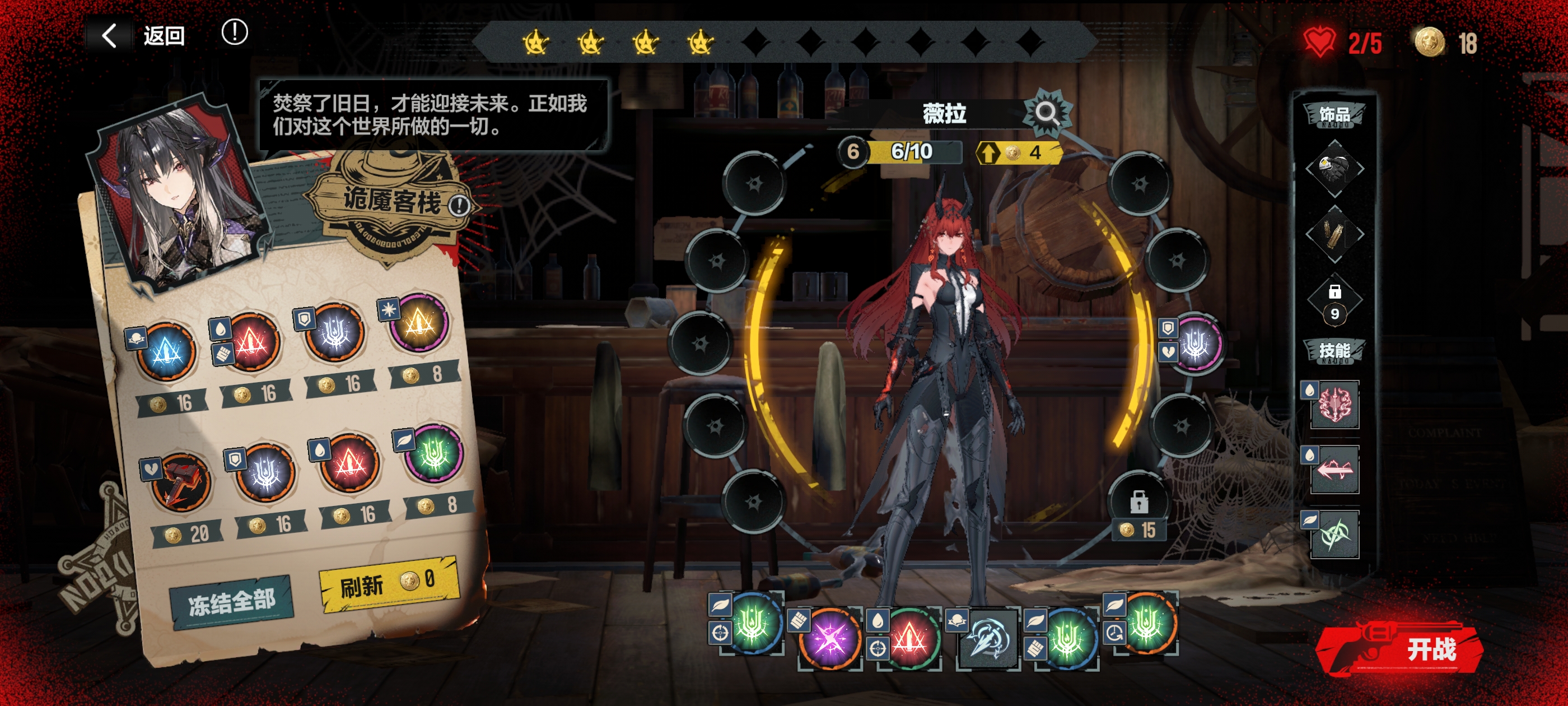The image size is (1568, 706).
Task: View the green crossed-blades skill
Action: [1335, 535]
